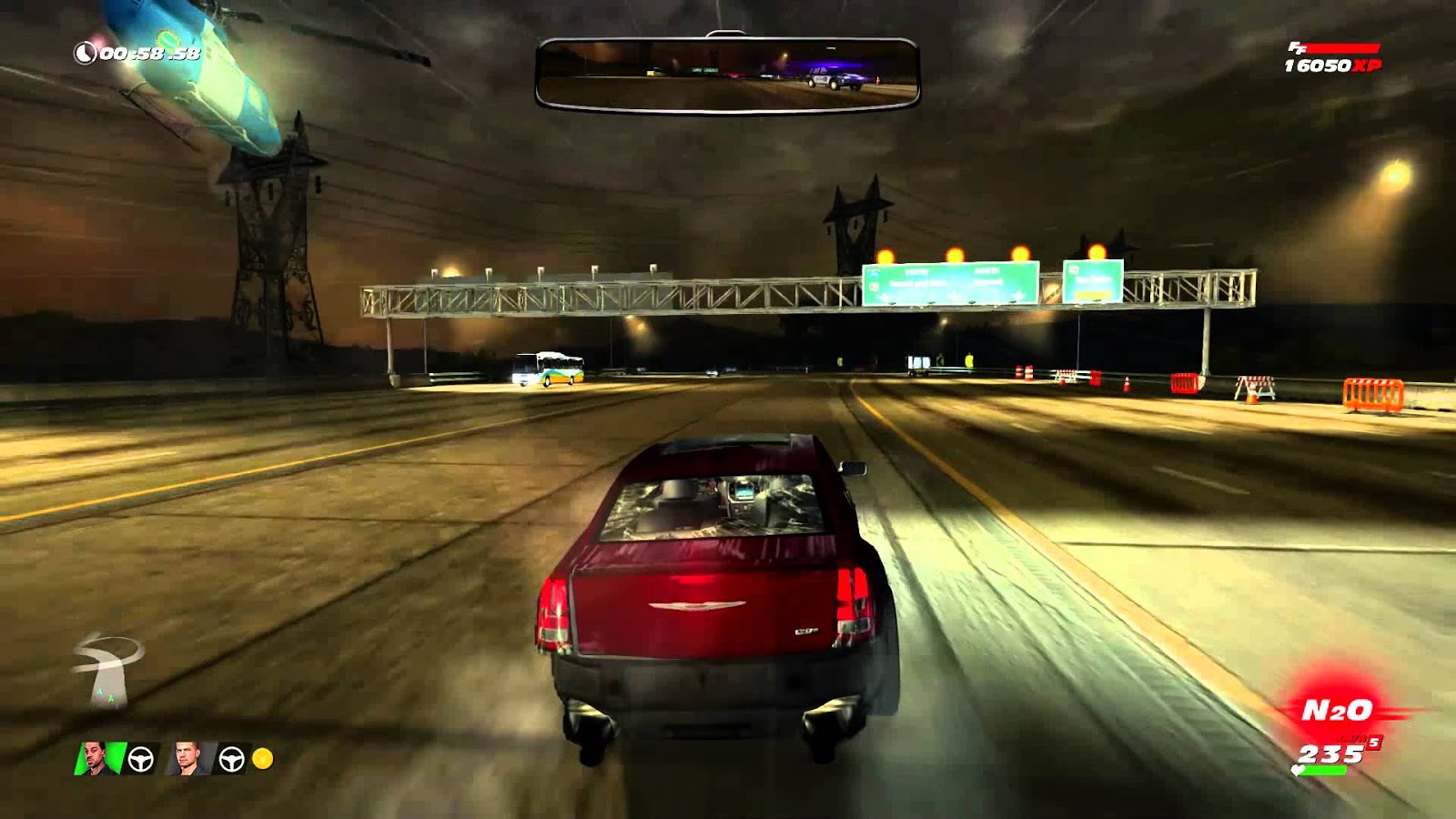Toggle the second character's portrait
This screenshot has width=1456, height=819.
pyautogui.click(x=187, y=759)
